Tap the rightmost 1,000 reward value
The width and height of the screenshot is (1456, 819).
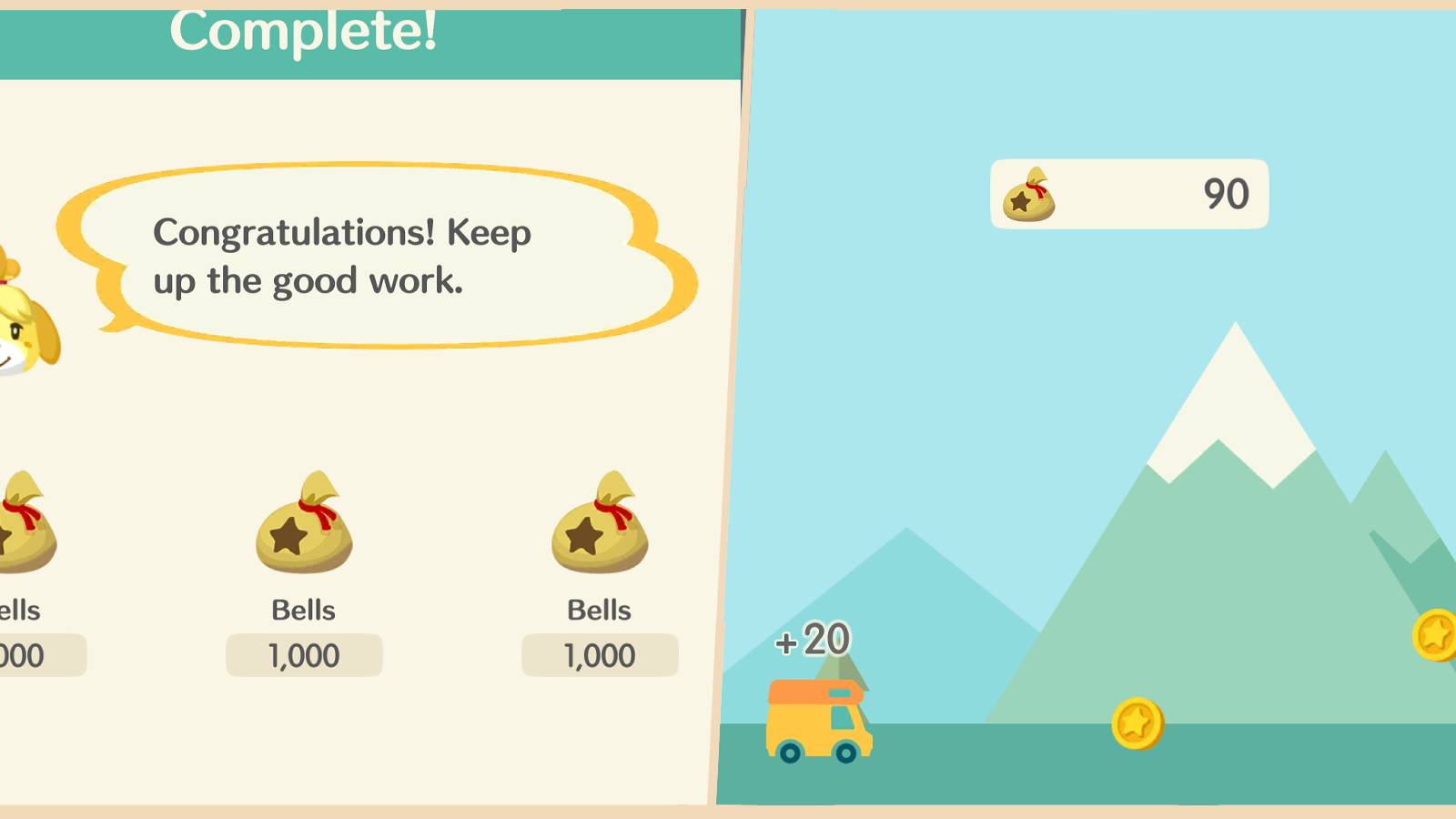tap(599, 654)
